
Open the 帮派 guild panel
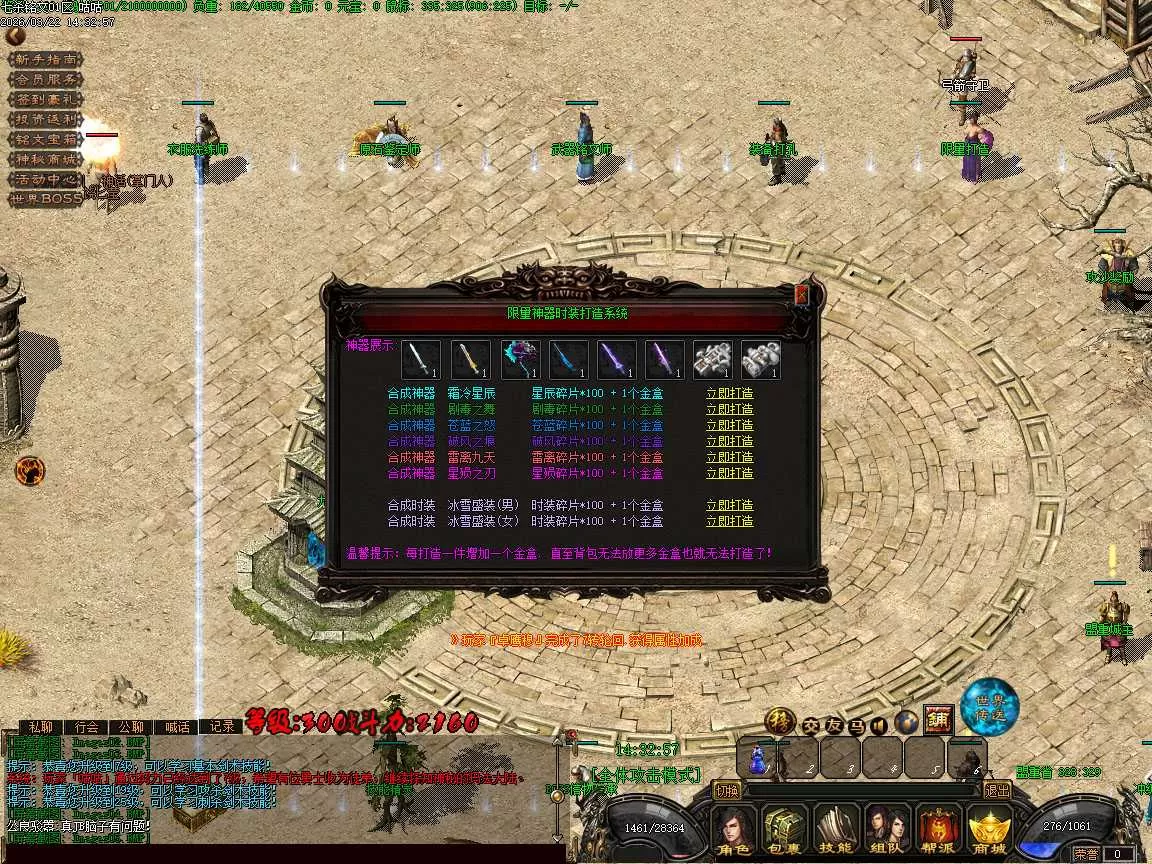click(938, 832)
